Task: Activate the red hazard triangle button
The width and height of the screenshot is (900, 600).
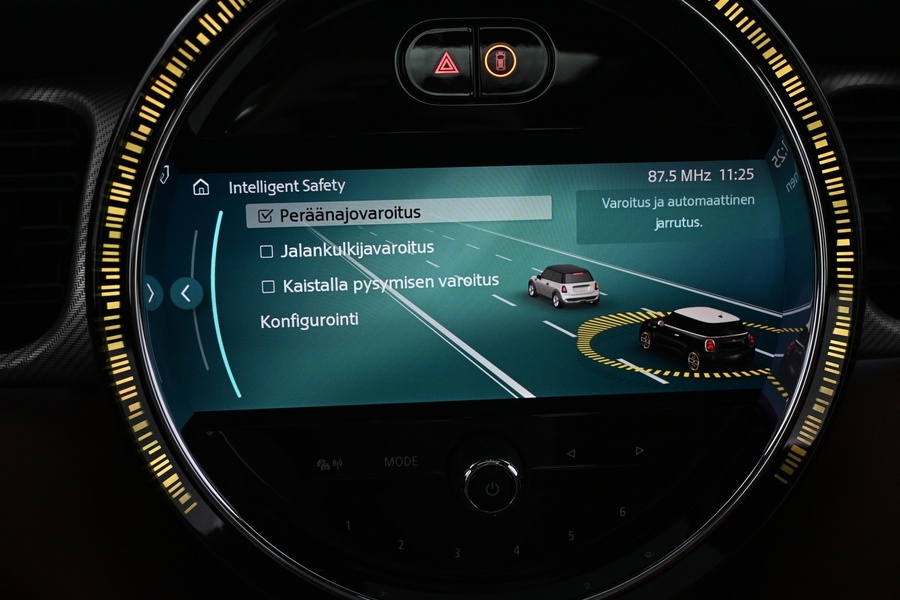Action: (446, 63)
